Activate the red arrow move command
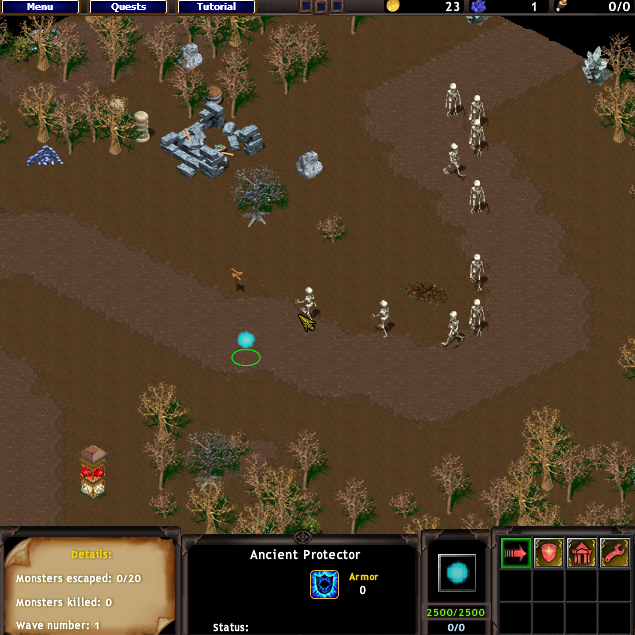635x635 pixels. [x=516, y=553]
